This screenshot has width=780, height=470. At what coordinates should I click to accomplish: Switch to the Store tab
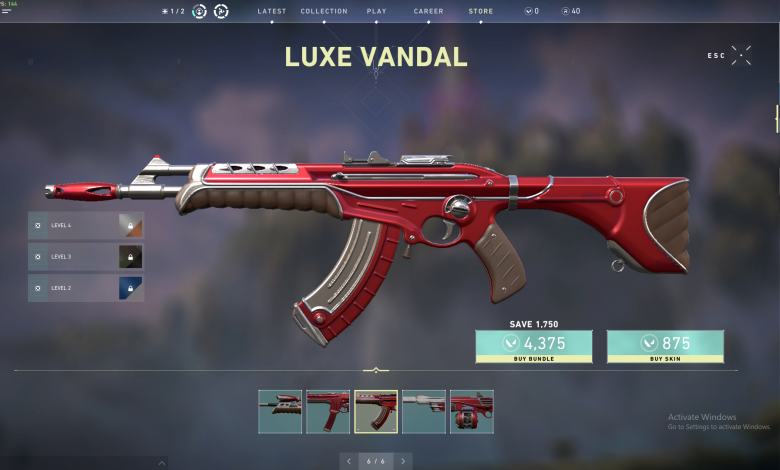(x=480, y=11)
